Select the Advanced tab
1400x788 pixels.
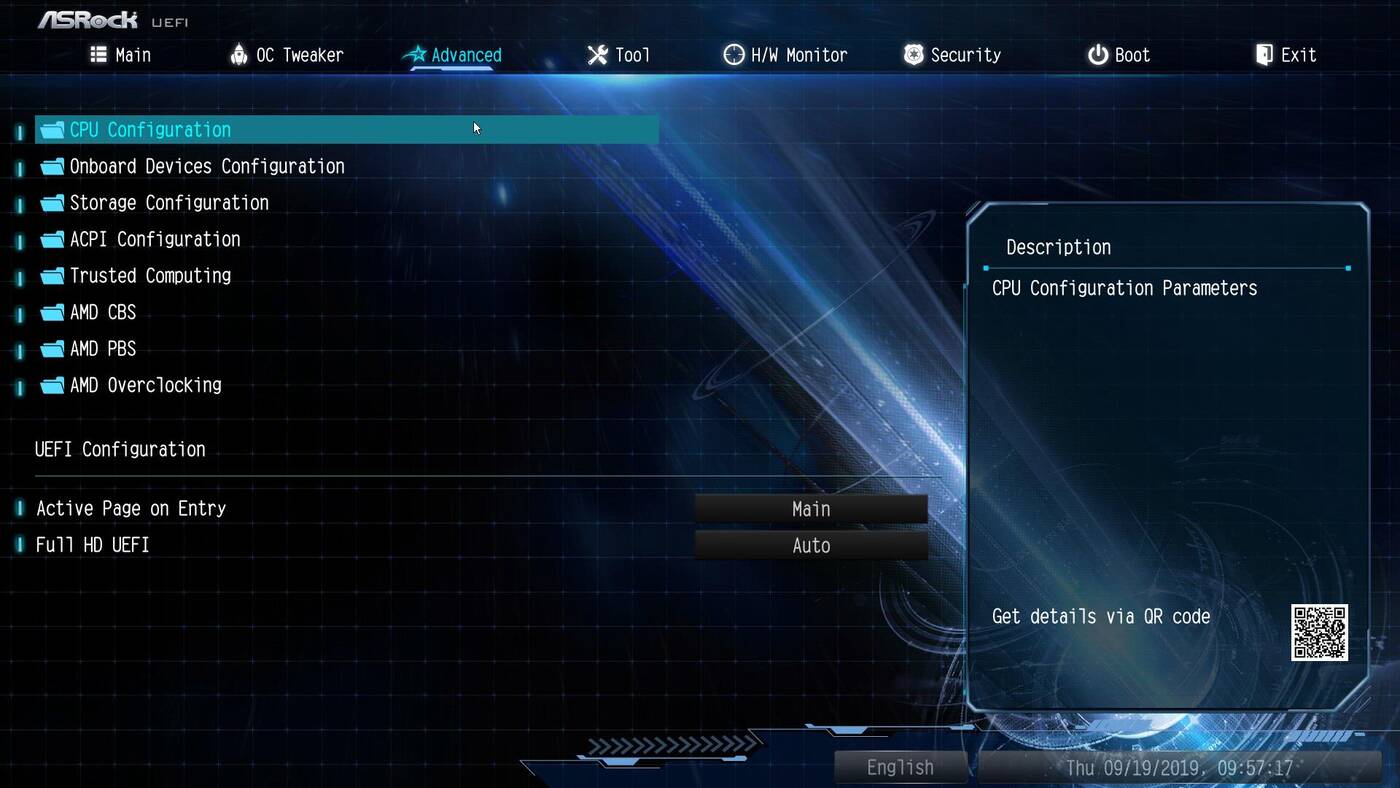tap(453, 55)
